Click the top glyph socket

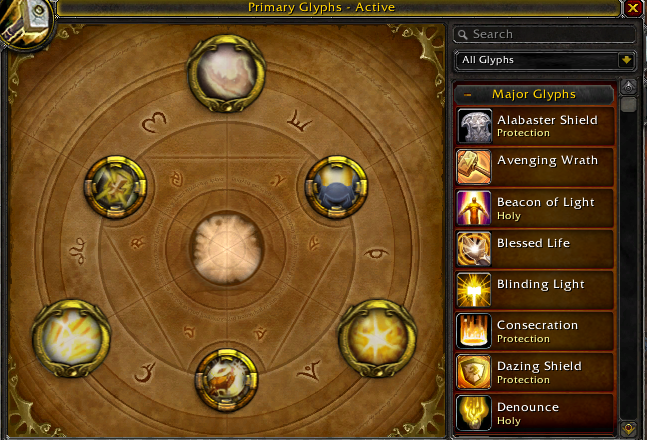pos(226,68)
